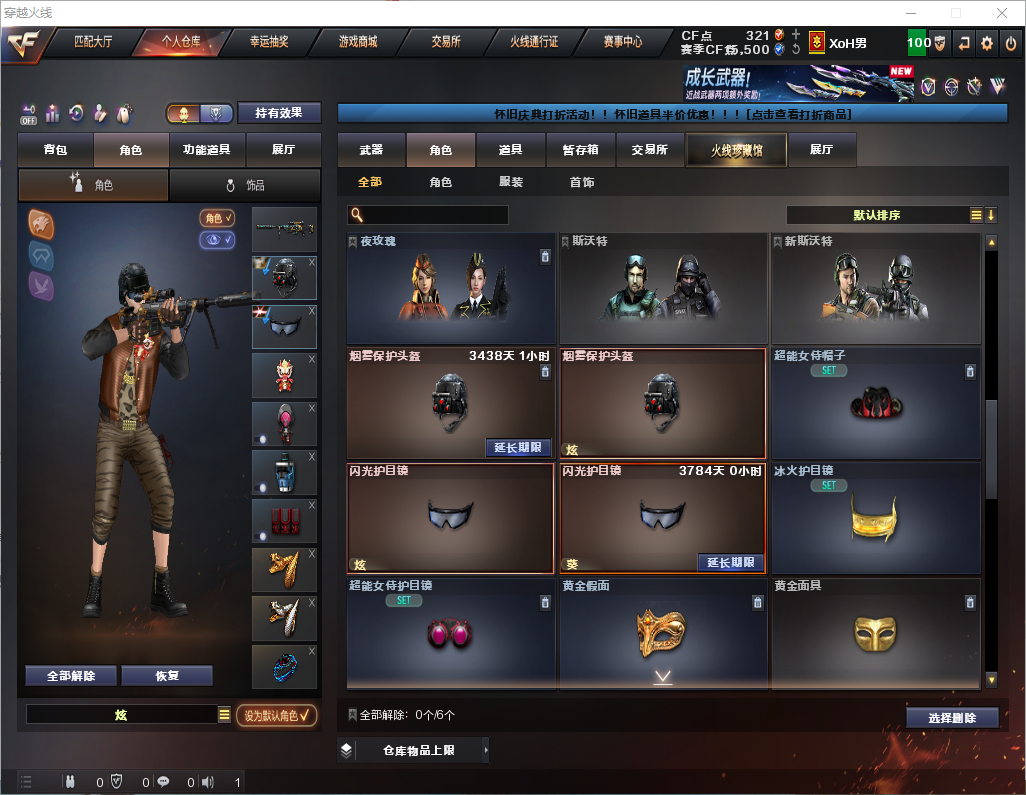Open 火线通行证 battle pass
This screenshot has height=795, width=1026.
[x=534, y=43]
